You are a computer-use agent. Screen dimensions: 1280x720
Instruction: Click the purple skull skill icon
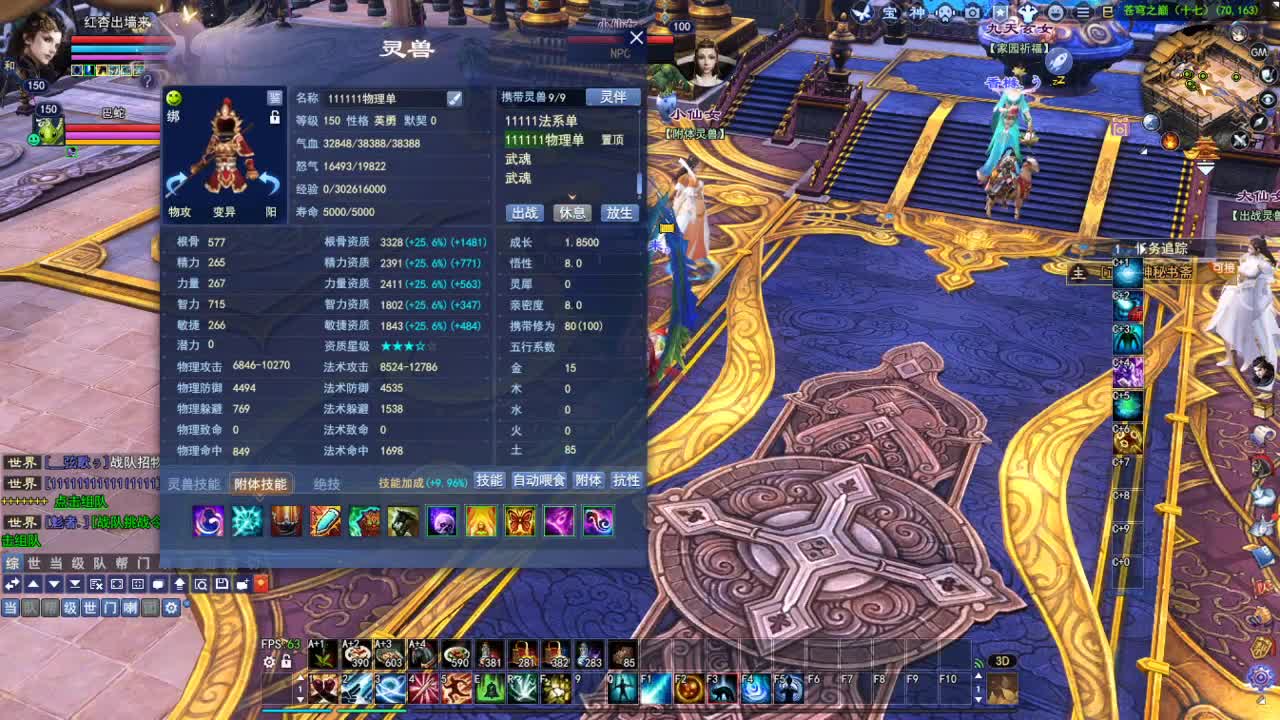pos(443,522)
